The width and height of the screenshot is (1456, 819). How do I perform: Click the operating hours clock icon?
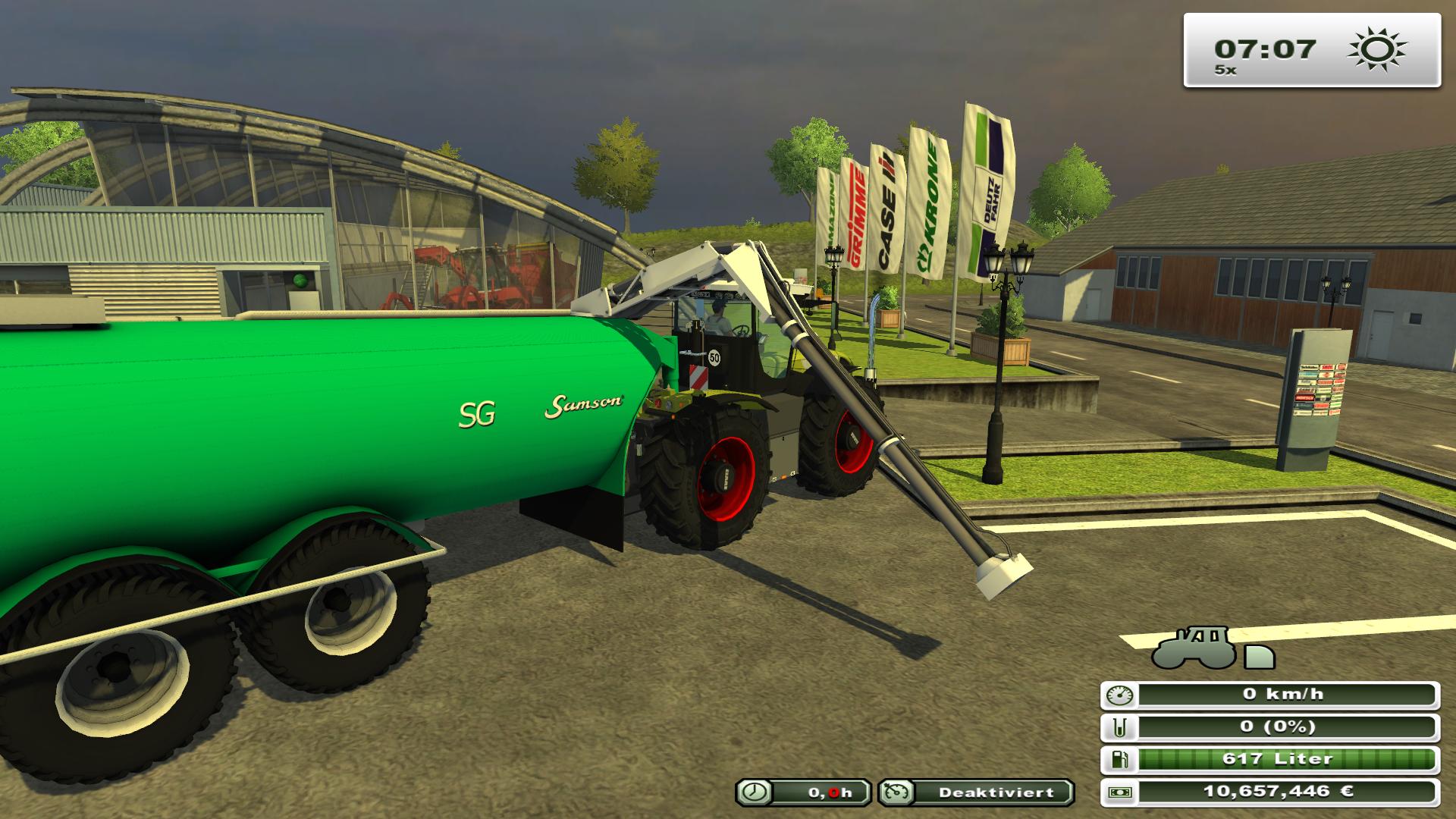click(755, 792)
